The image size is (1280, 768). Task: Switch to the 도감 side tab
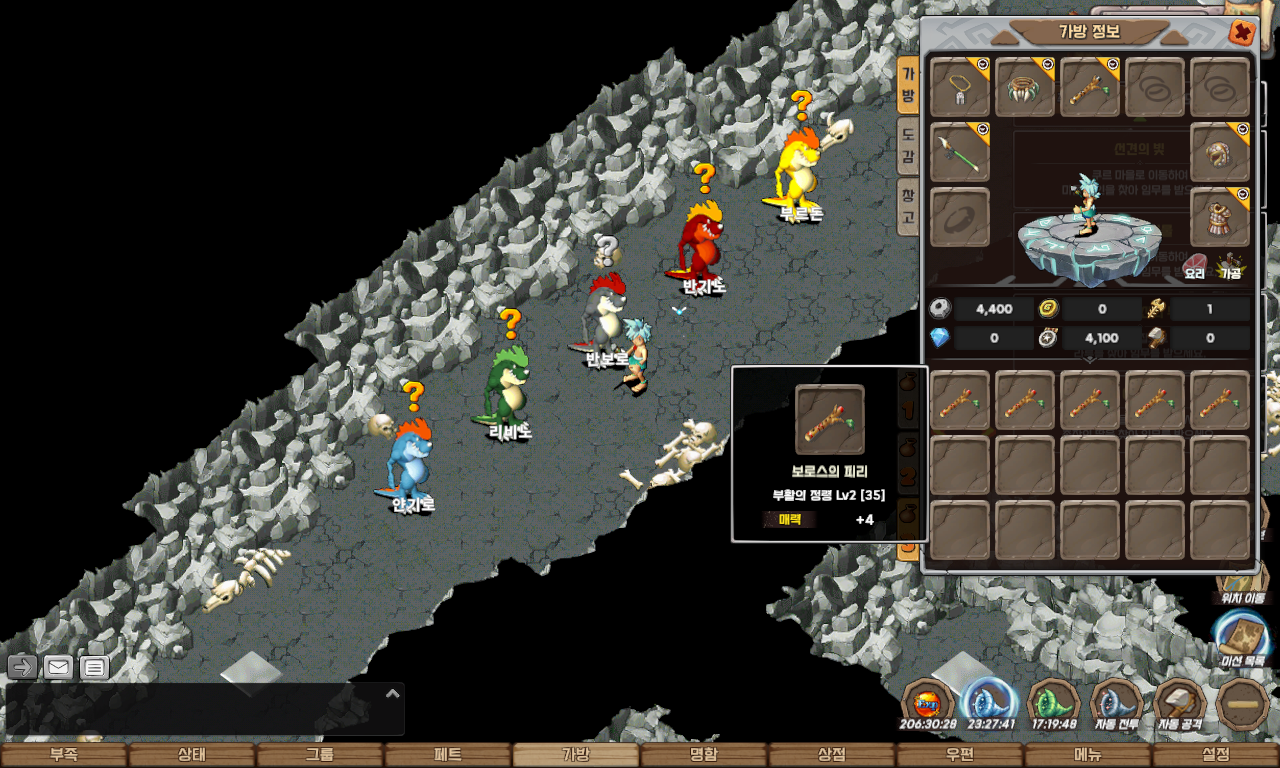[x=907, y=145]
